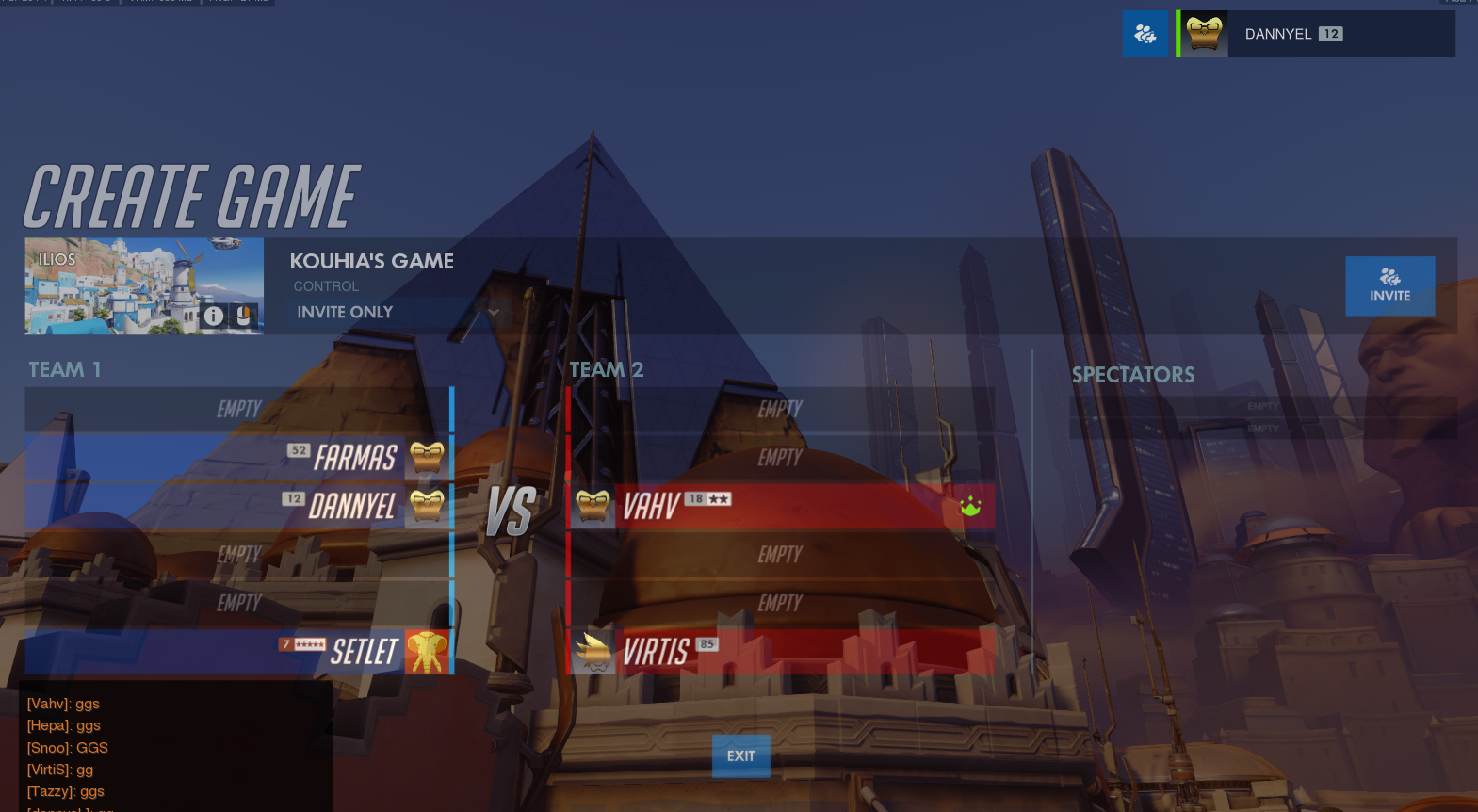1478x812 pixels.
Task: Open the INVITE ONLY dropdown
Action: click(398, 312)
